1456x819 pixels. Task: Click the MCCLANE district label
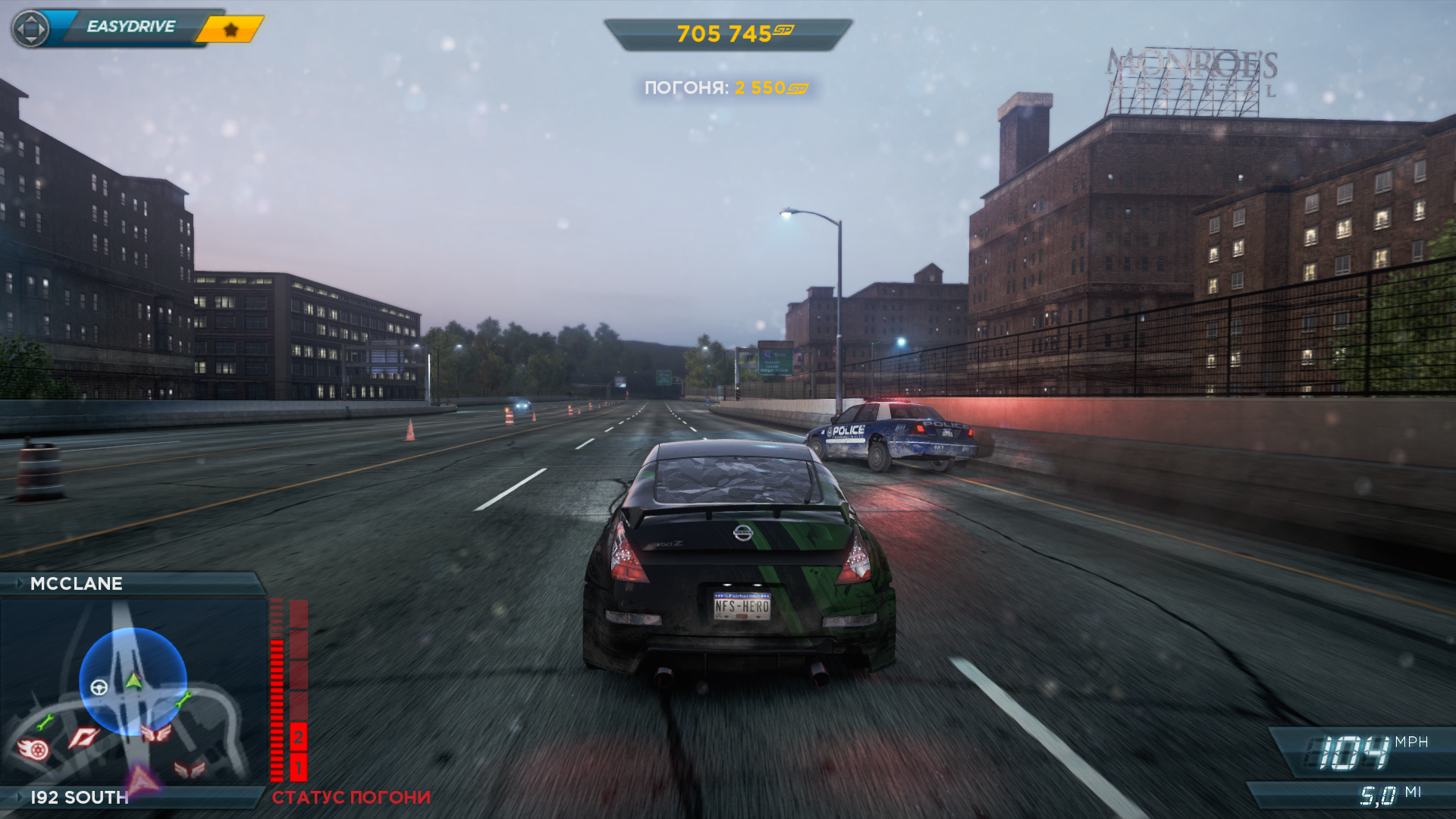point(76,584)
